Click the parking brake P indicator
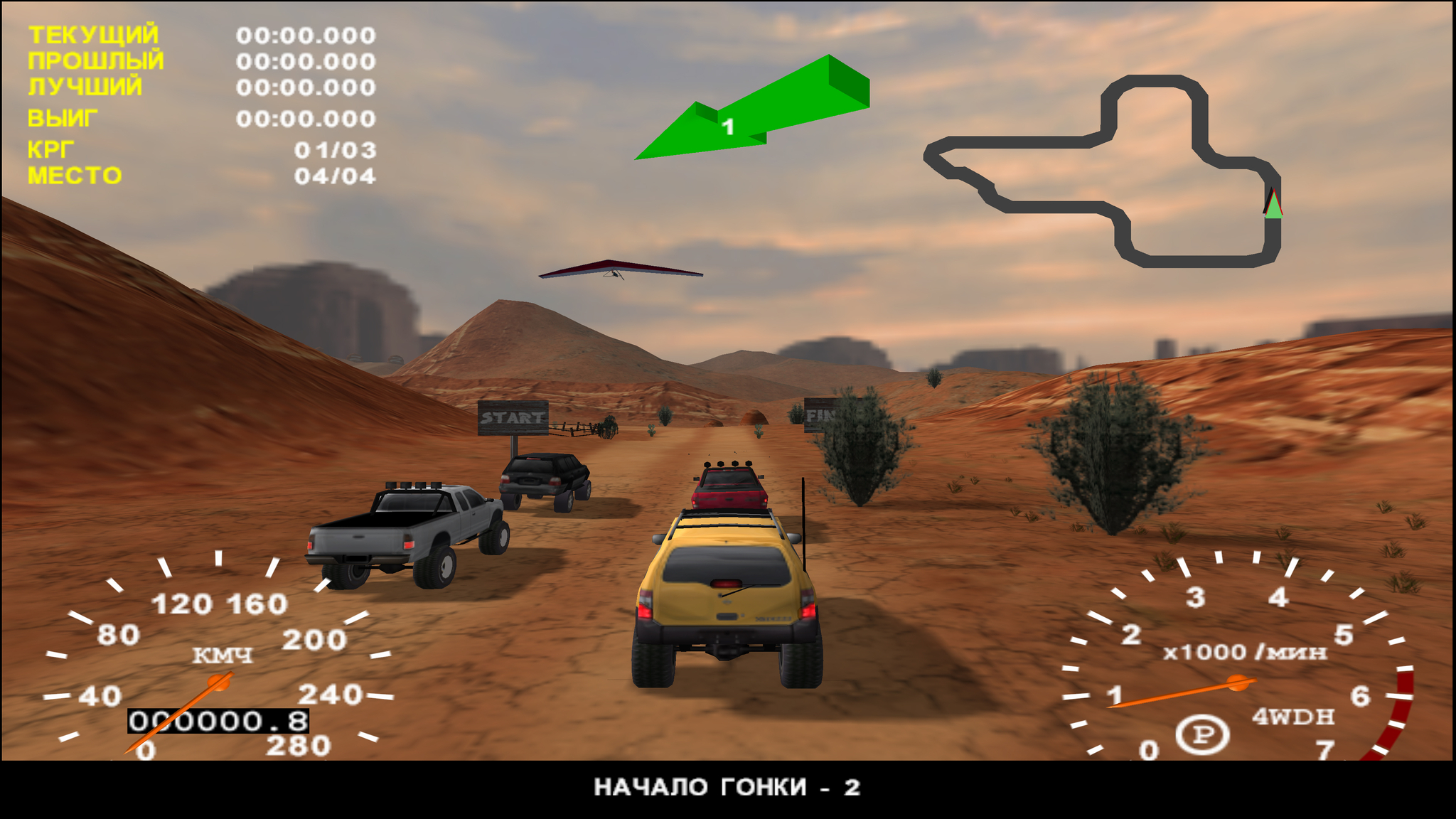 point(1202,734)
